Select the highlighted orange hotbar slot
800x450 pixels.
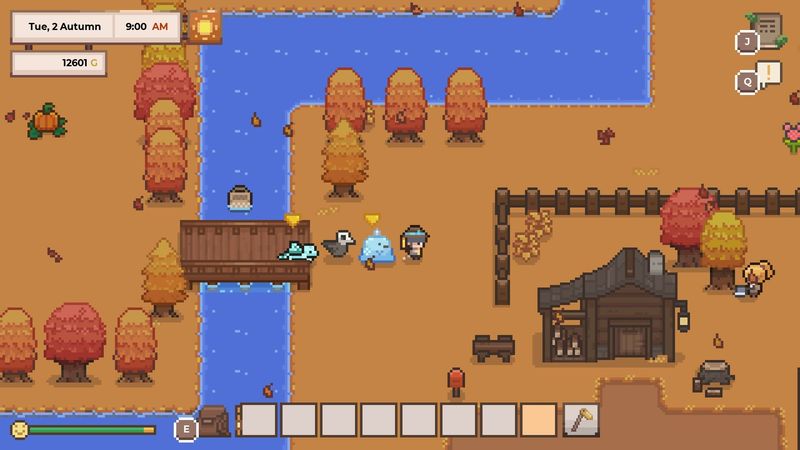[x=539, y=420]
